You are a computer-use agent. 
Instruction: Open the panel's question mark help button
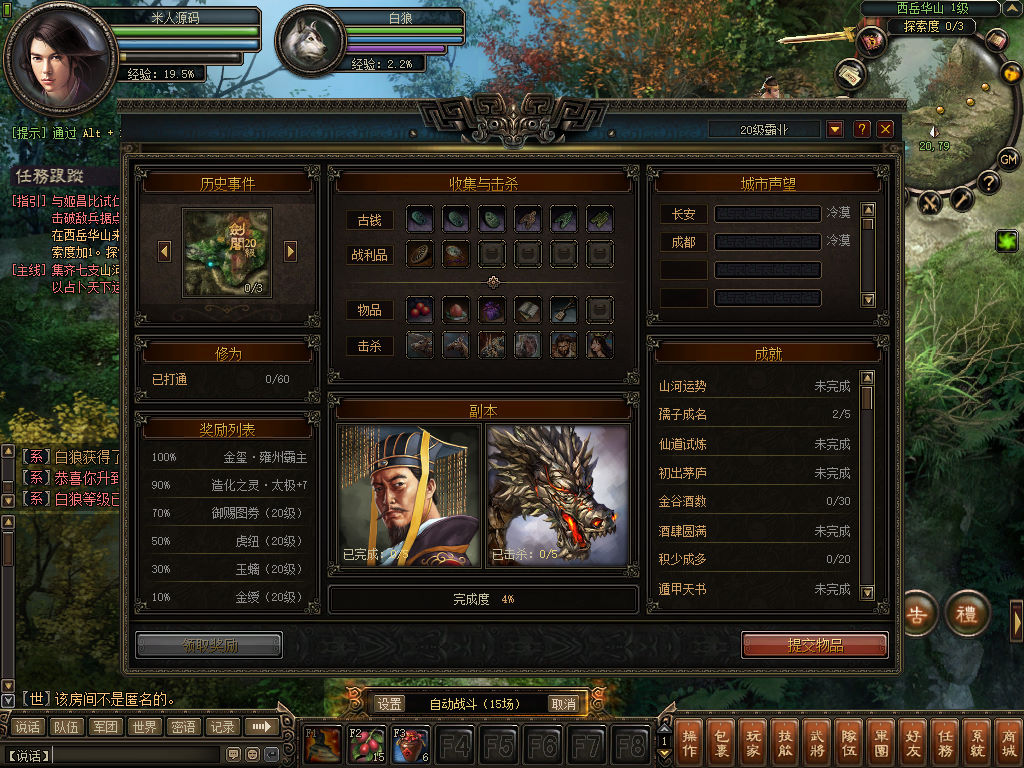[861, 129]
